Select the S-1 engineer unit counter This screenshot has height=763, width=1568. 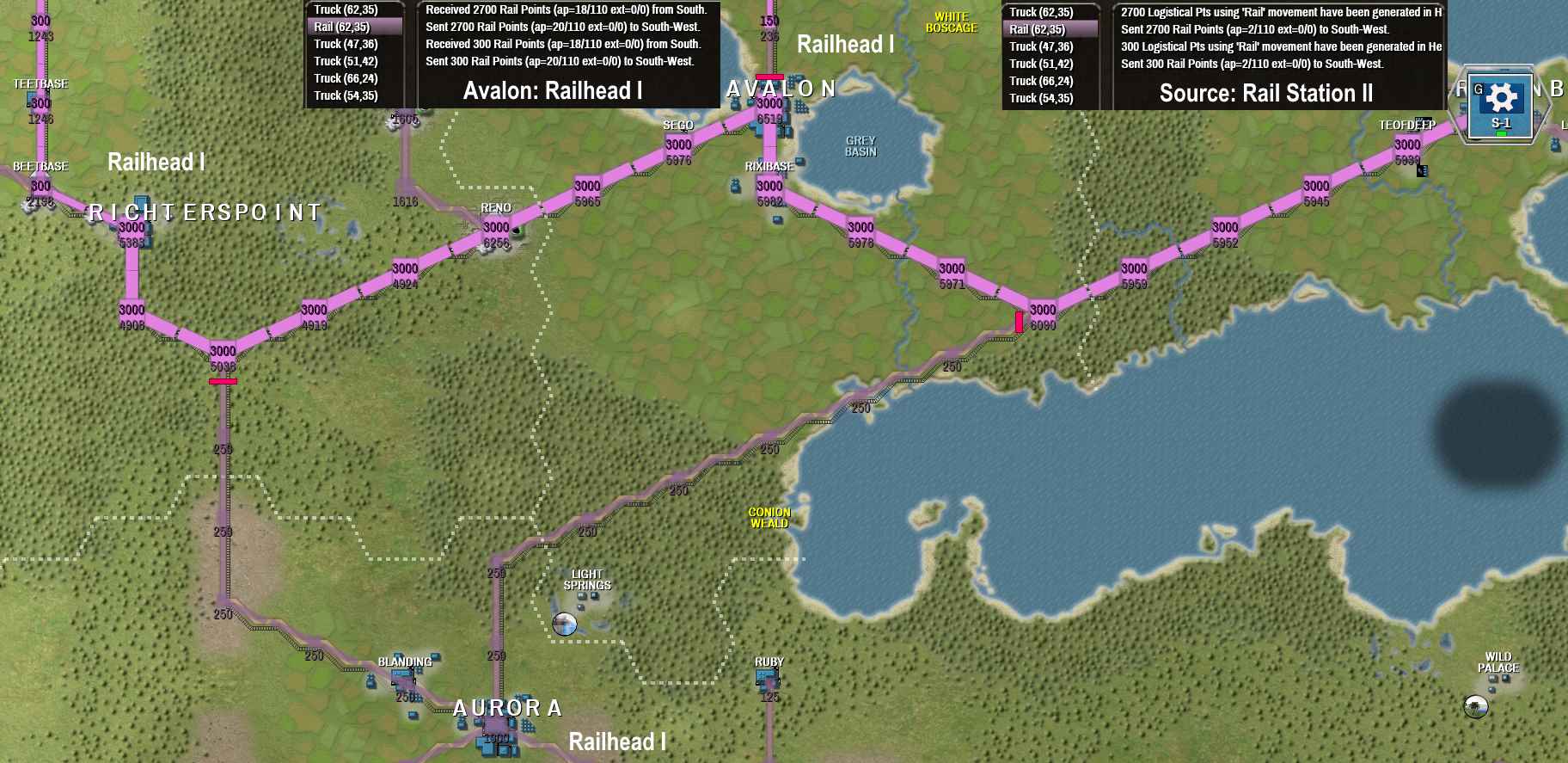click(1501, 103)
